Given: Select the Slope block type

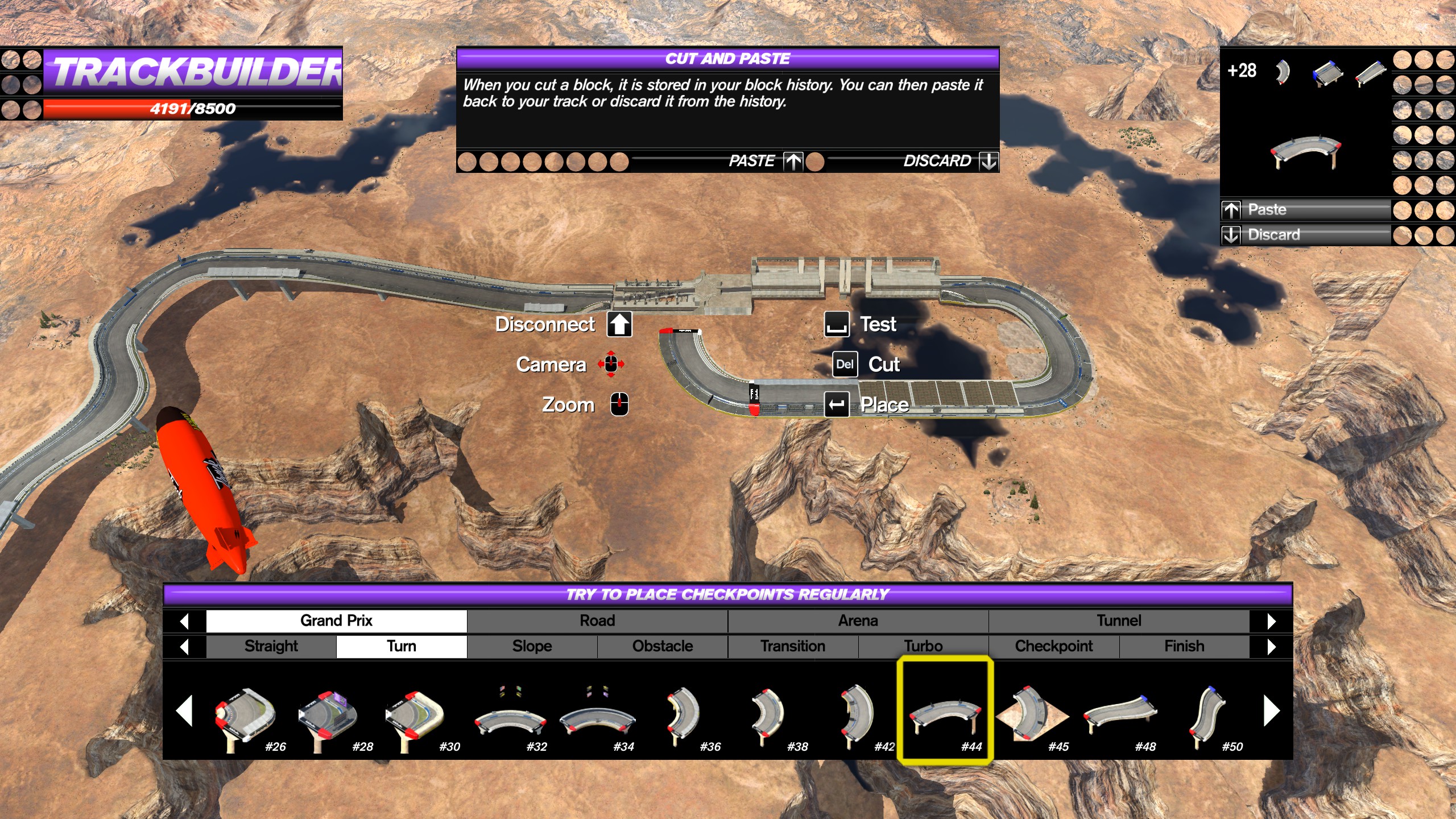Looking at the screenshot, I should [x=532, y=646].
